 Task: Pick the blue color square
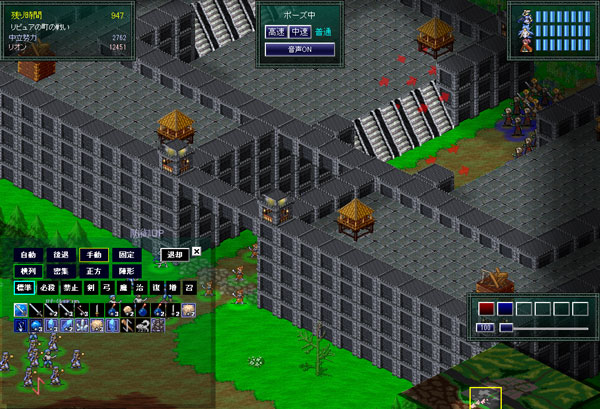[x=505, y=309]
